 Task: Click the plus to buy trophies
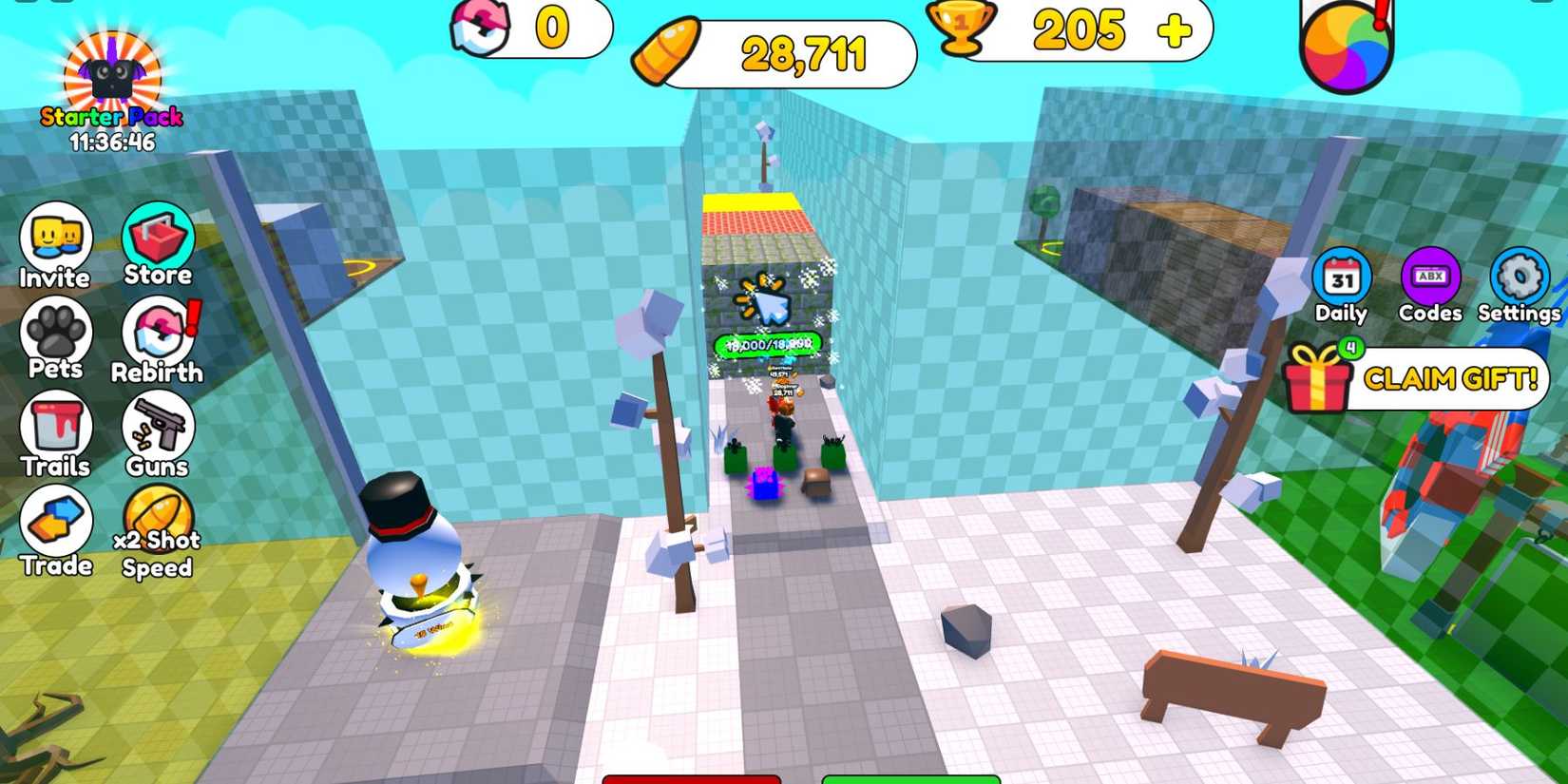[1174, 29]
